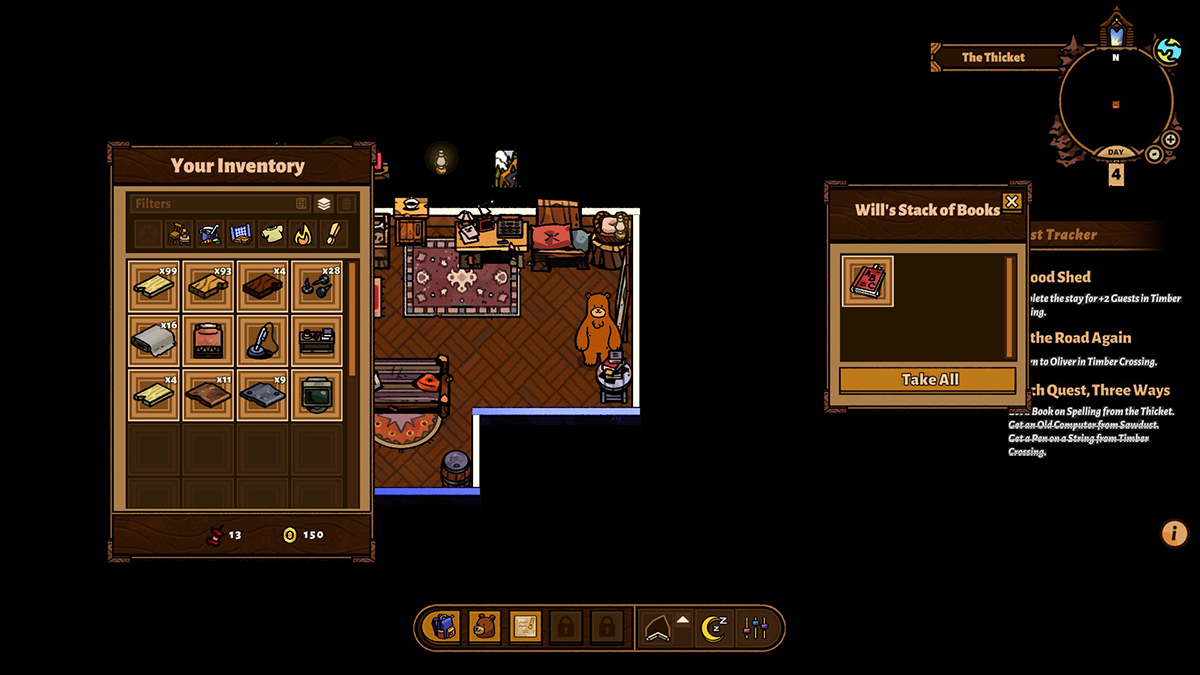Select the grey cloth roll stack of 16
Viewport: 1200px width, 675px height.
pyautogui.click(x=154, y=340)
